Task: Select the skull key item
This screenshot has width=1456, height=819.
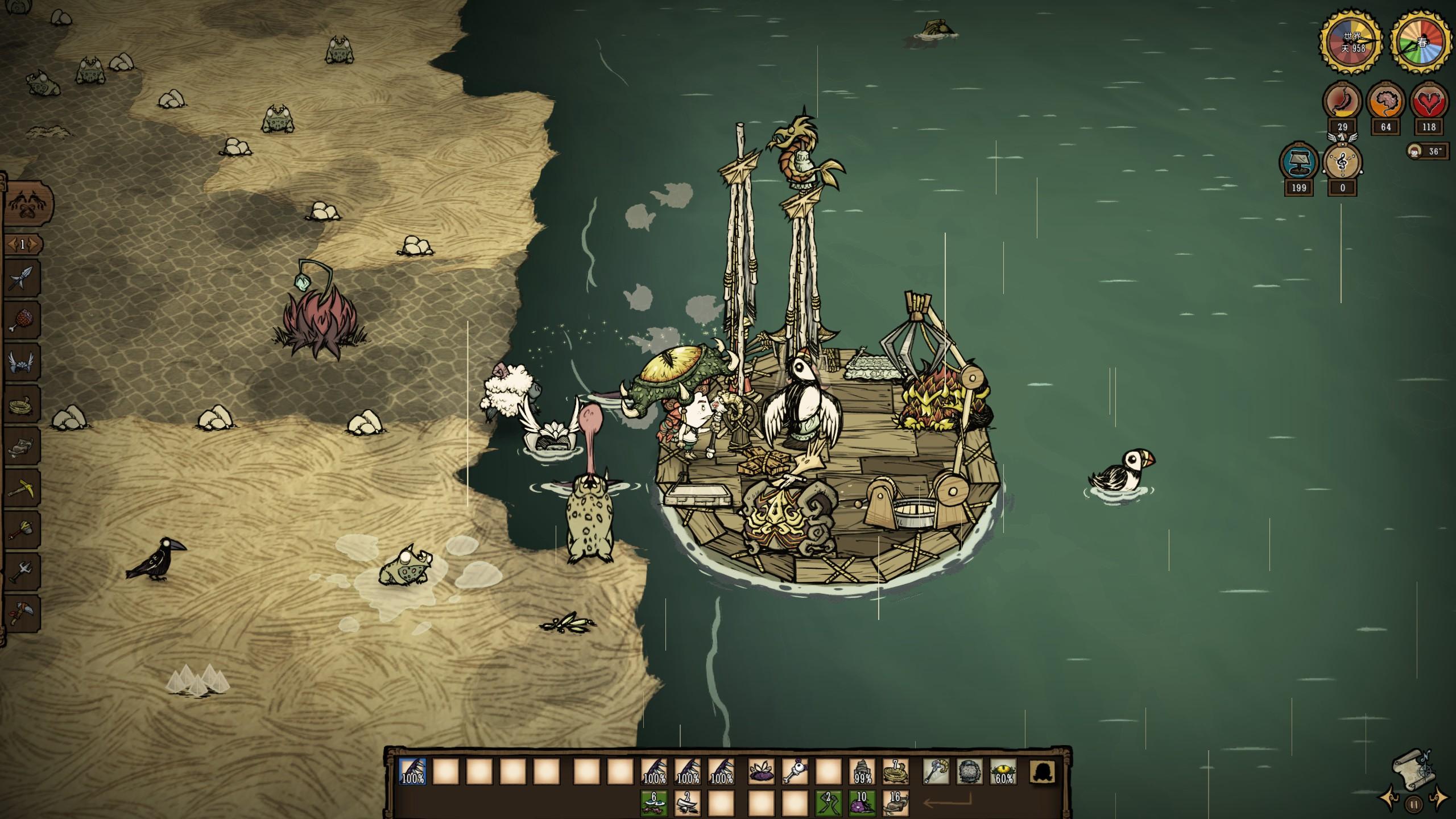Action: coord(795,772)
